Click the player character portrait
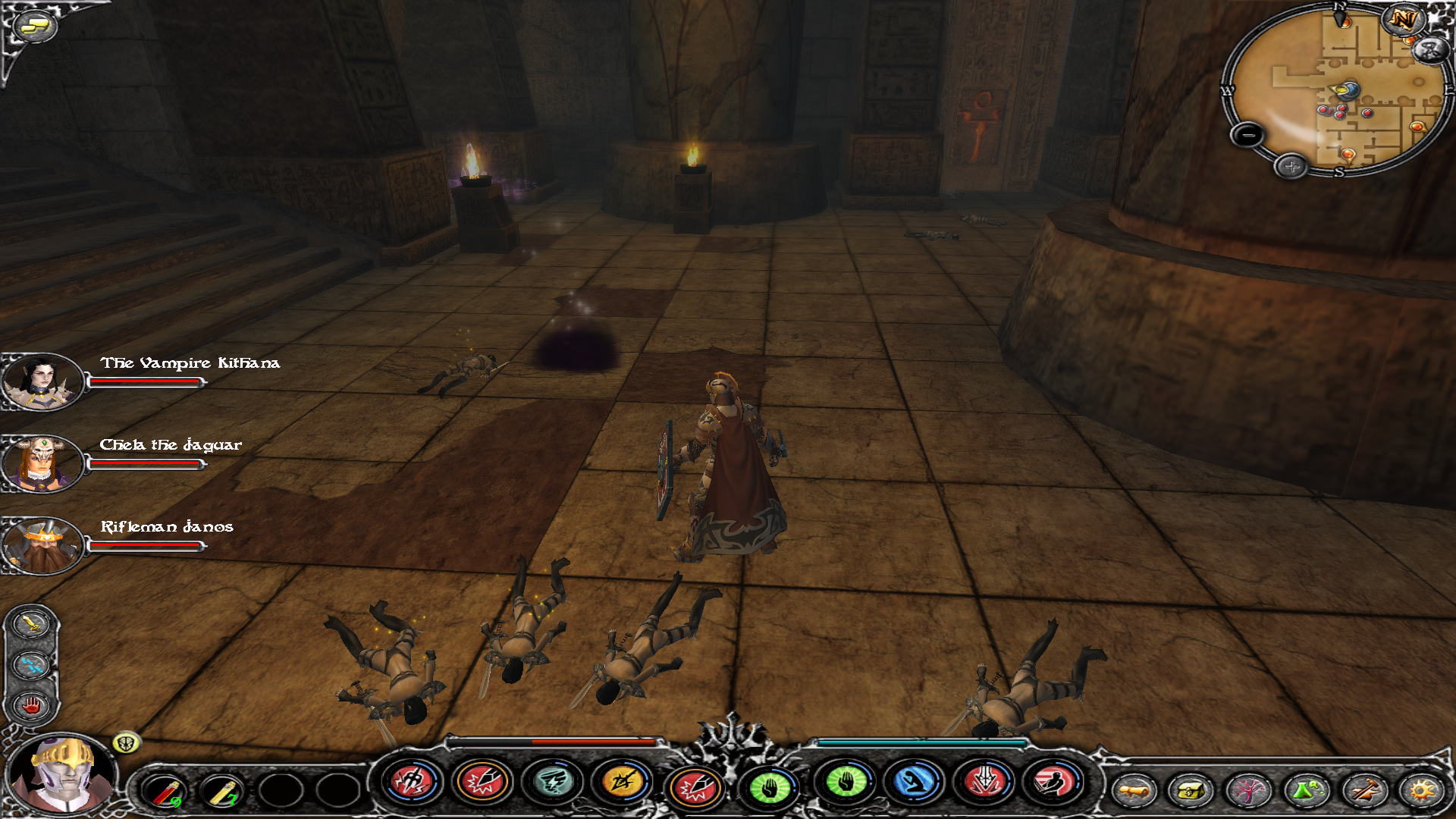1456x819 pixels. tap(64, 775)
